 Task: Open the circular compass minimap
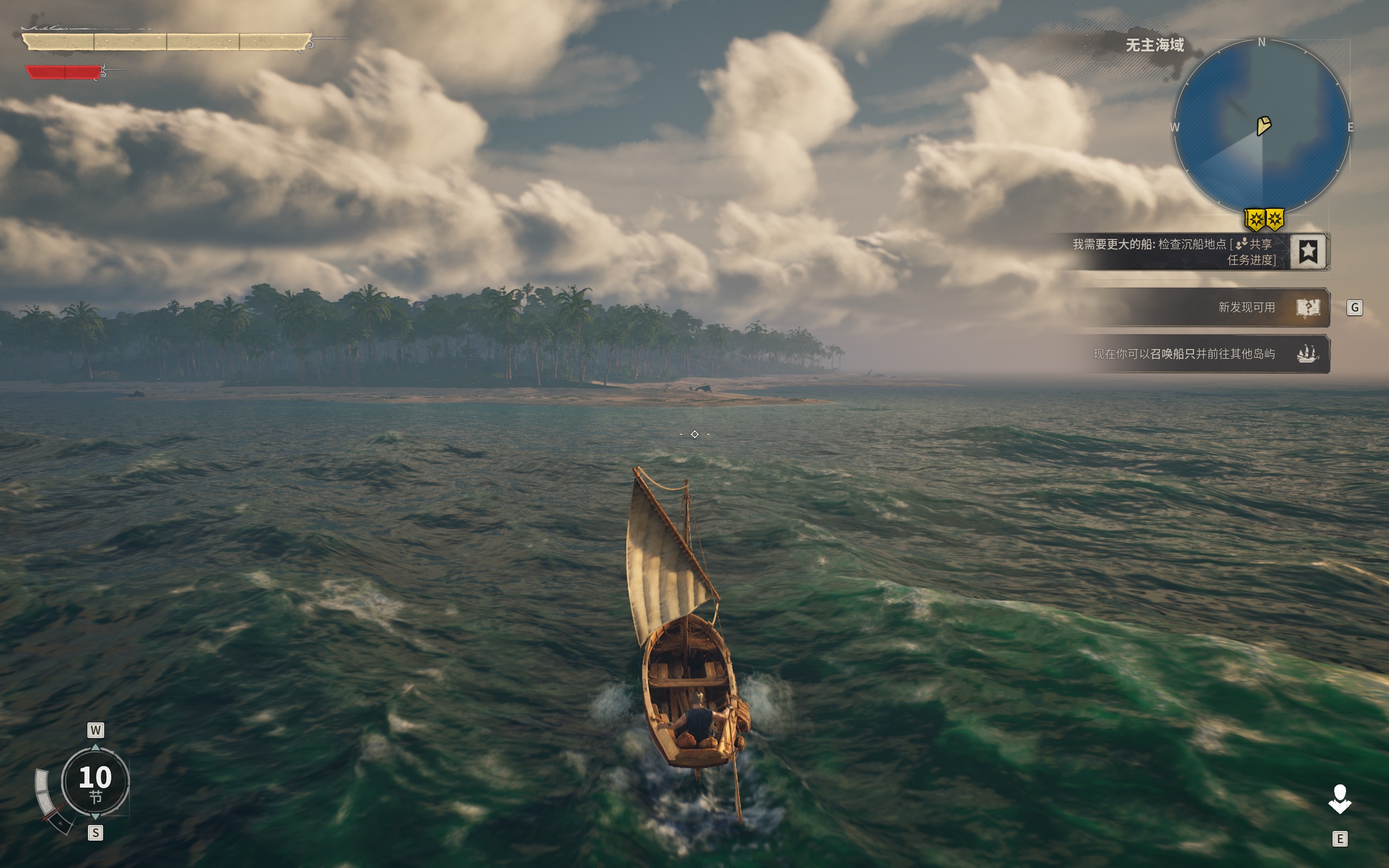click(x=1261, y=126)
